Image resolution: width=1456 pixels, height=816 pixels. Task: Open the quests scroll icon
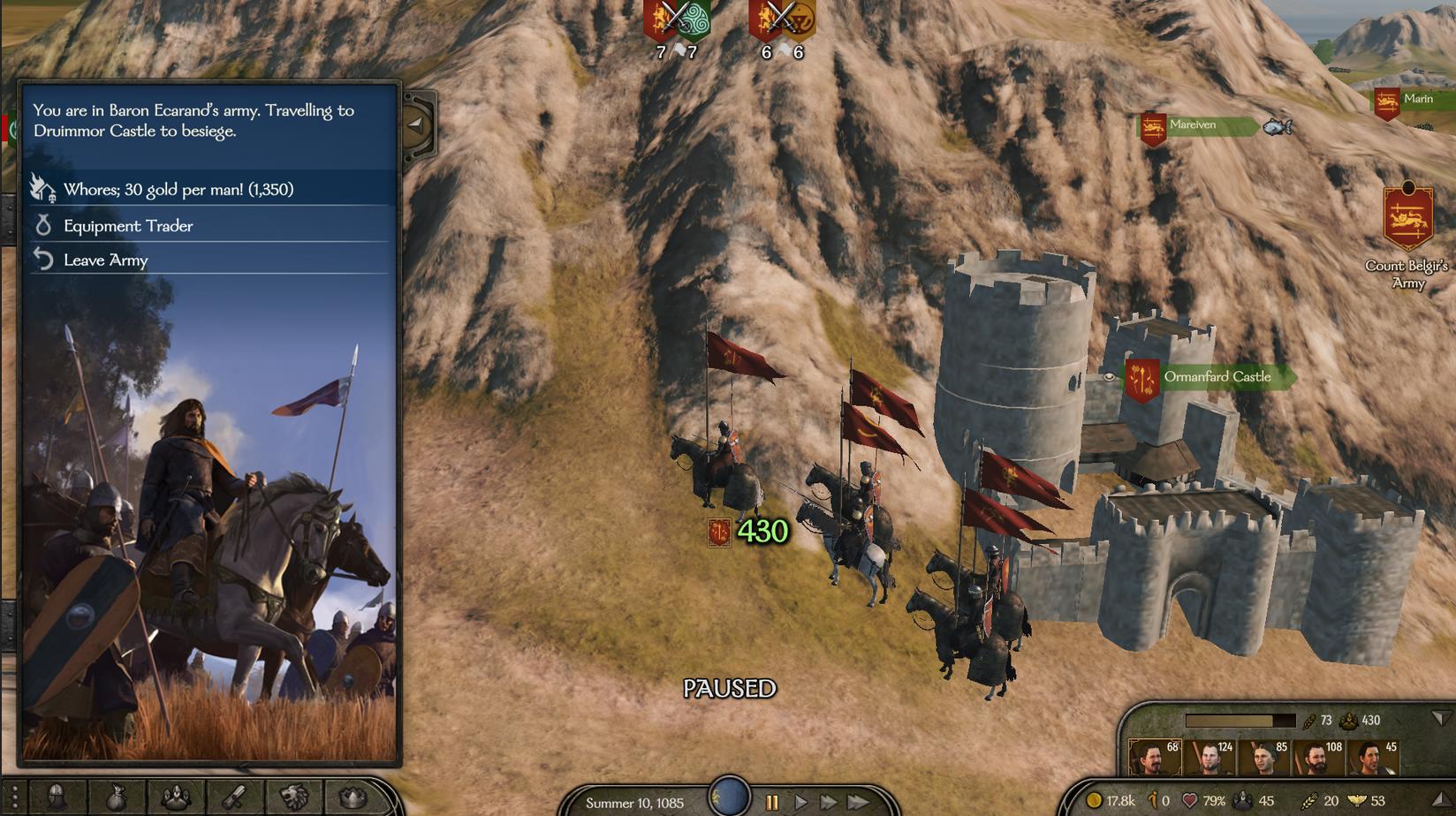(x=234, y=797)
